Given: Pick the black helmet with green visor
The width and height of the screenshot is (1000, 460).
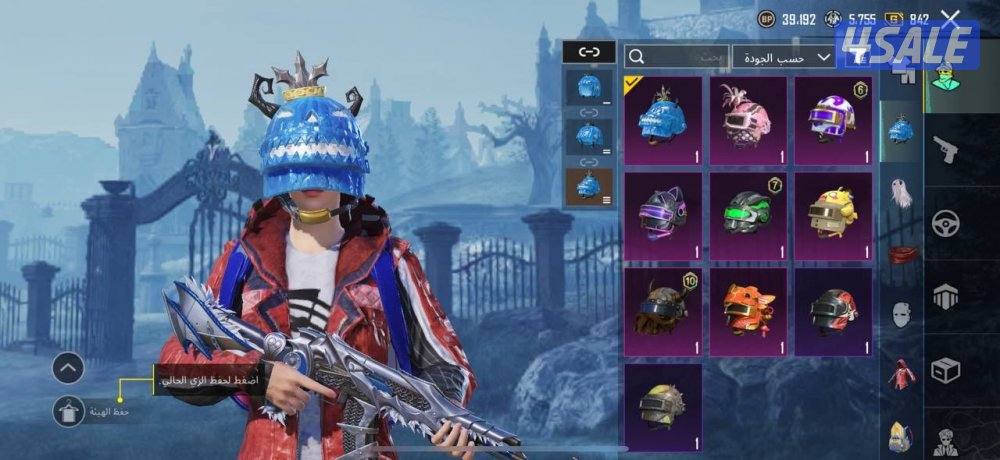Looking at the screenshot, I should pyautogui.click(x=748, y=216).
